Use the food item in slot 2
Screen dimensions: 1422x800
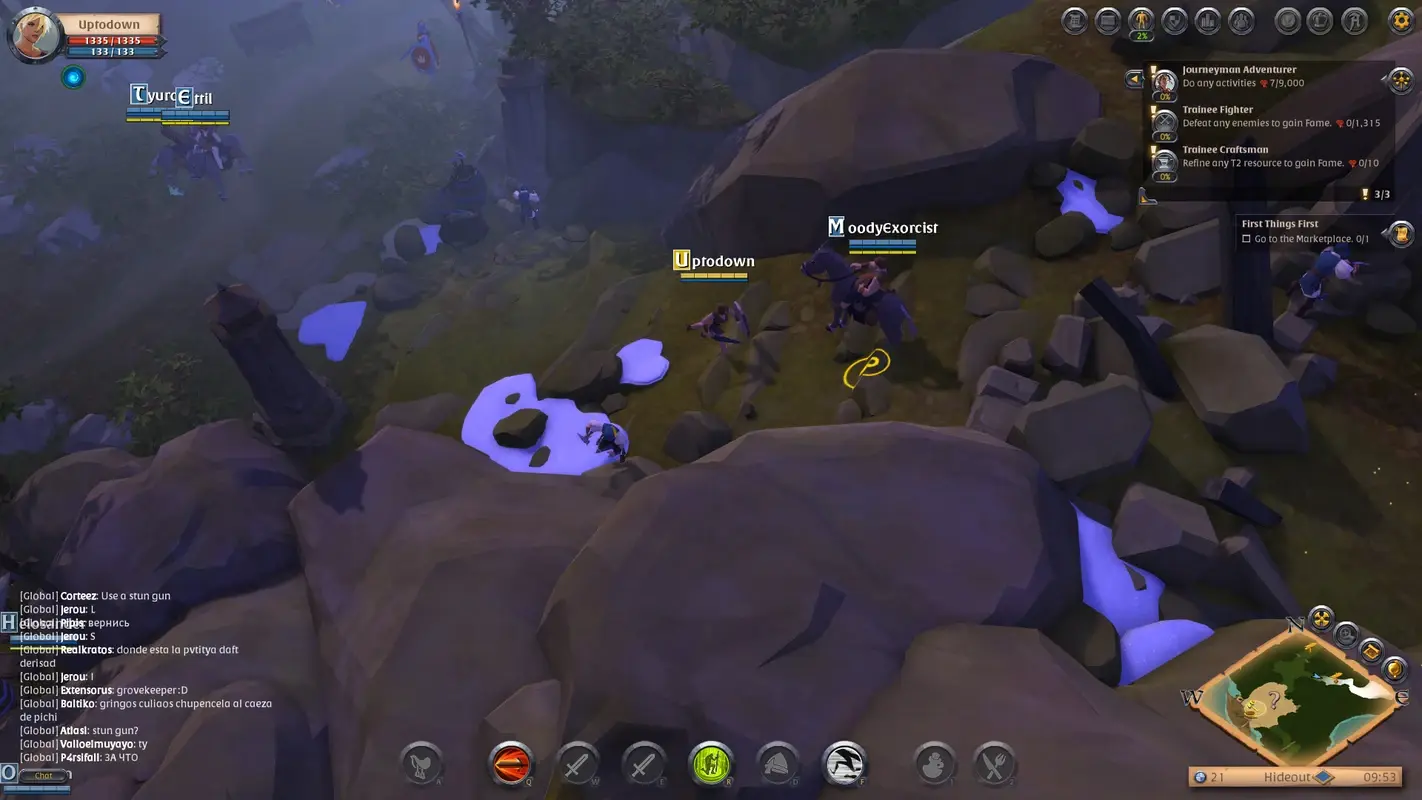pyautogui.click(x=995, y=764)
